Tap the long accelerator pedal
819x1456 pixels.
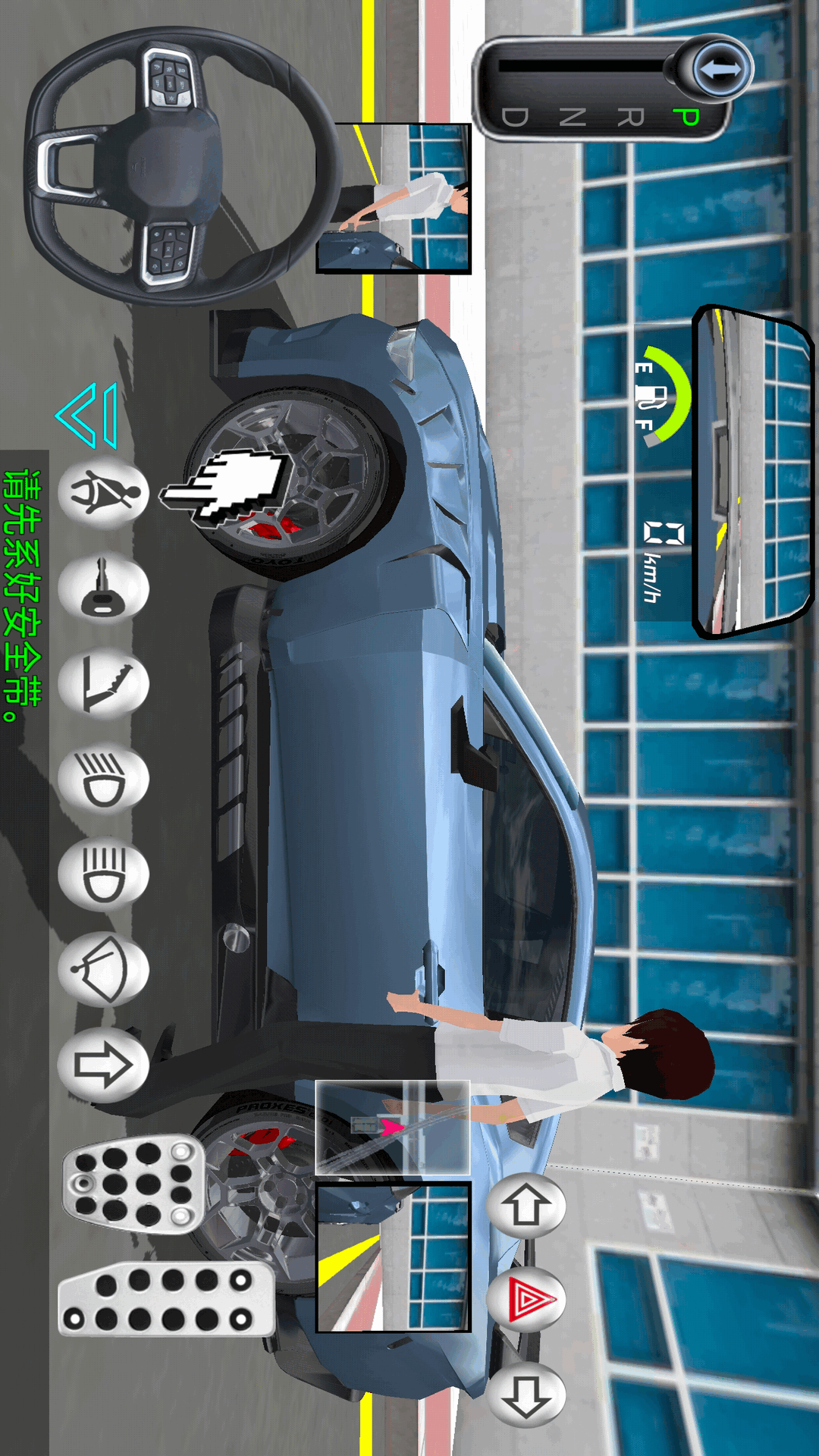pos(167,1300)
